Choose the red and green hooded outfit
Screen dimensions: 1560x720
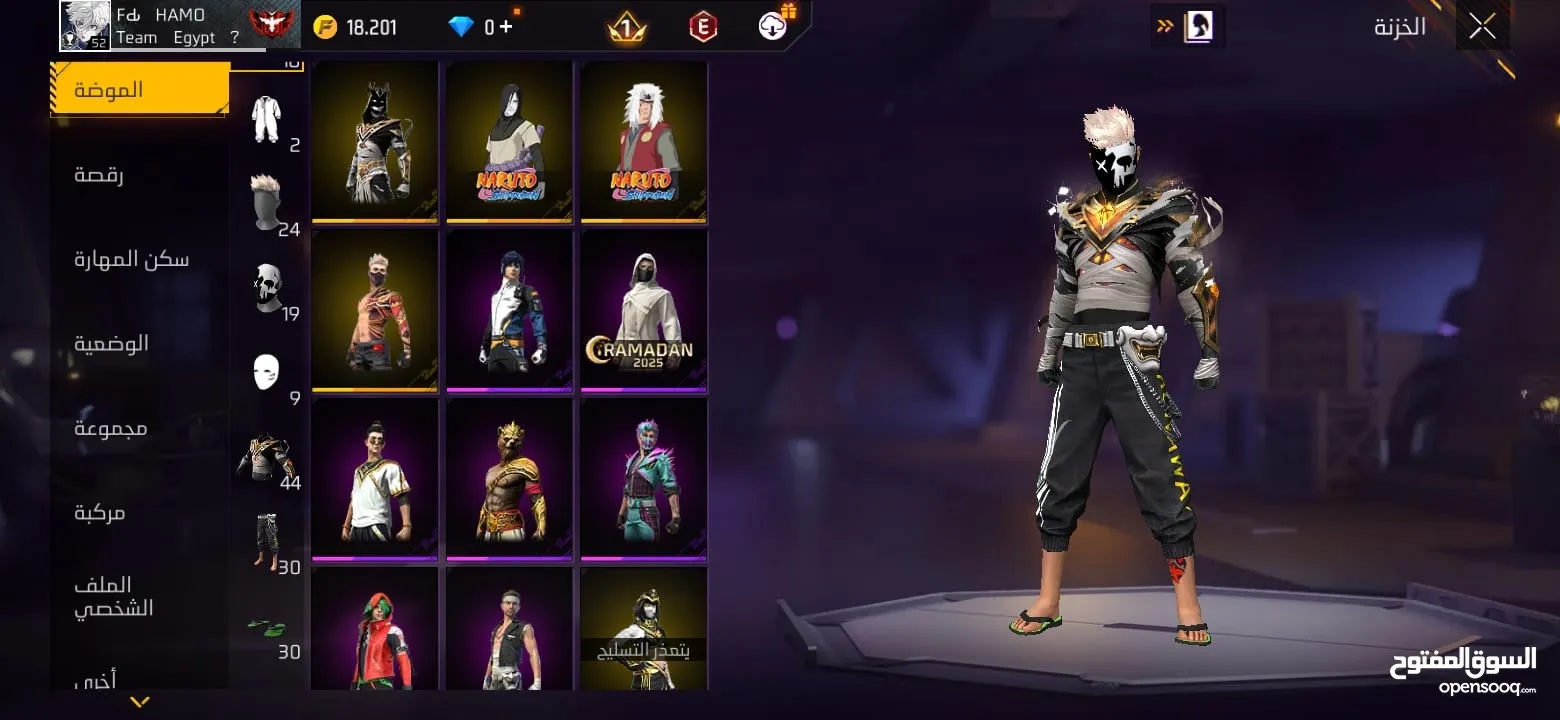coord(375,629)
